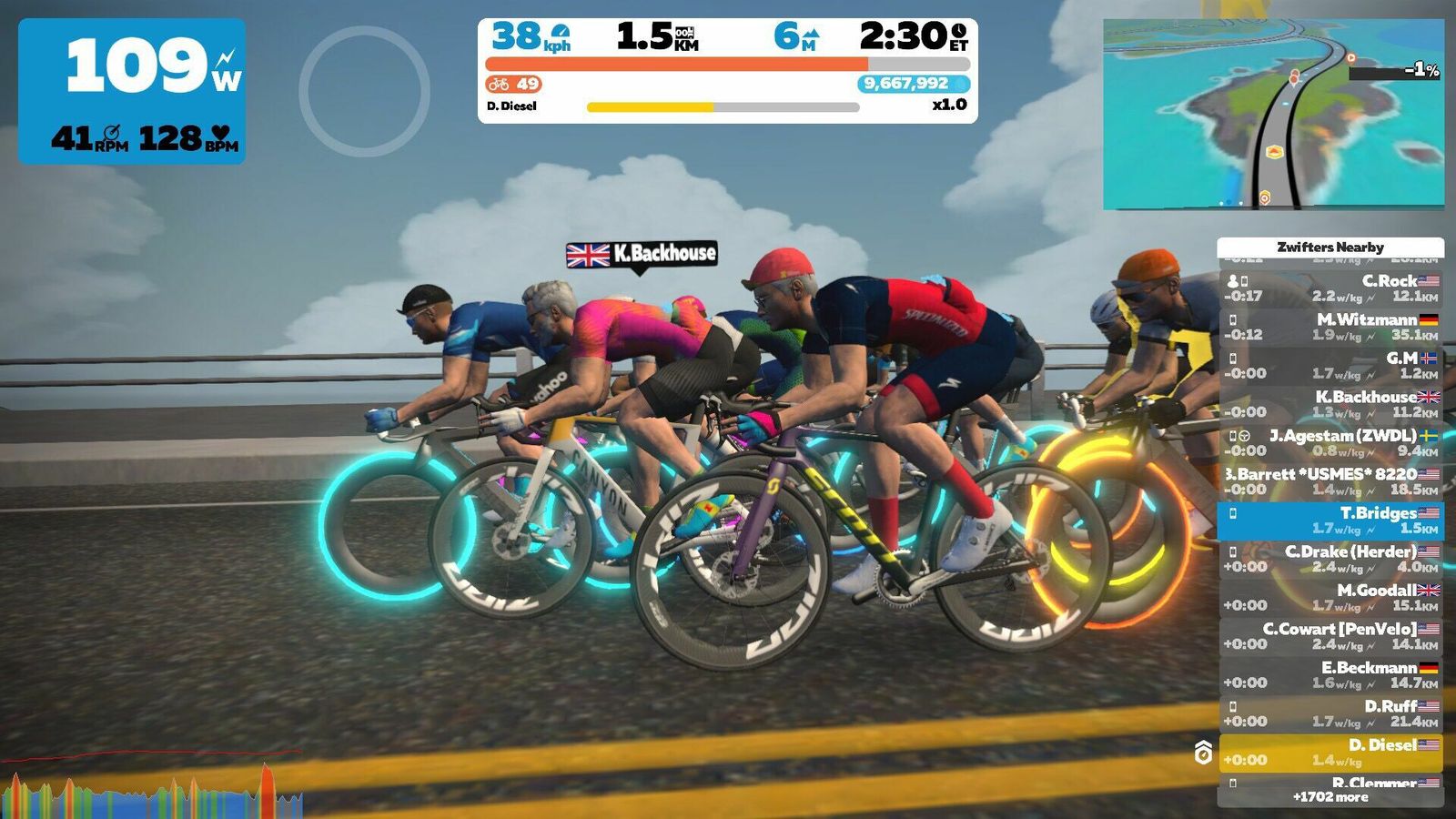Image resolution: width=1456 pixels, height=819 pixels.
Task: Click the K.Backhouse name tag above rider
Action: coord(642,254)
